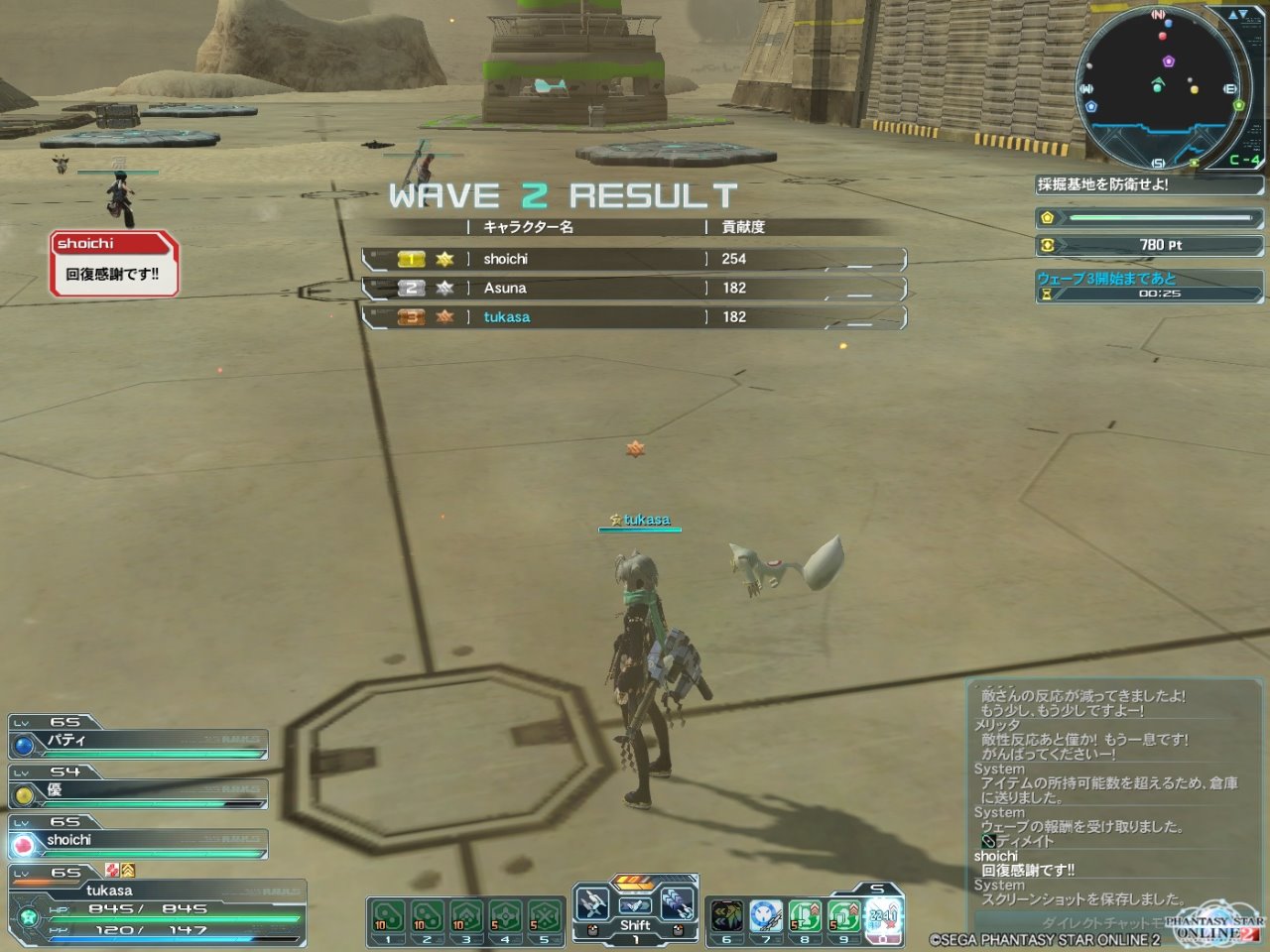Viewport: 1270px width, 952px height.
Task: Activate the glowing skill in slot 0
Action: coord(882,919)
